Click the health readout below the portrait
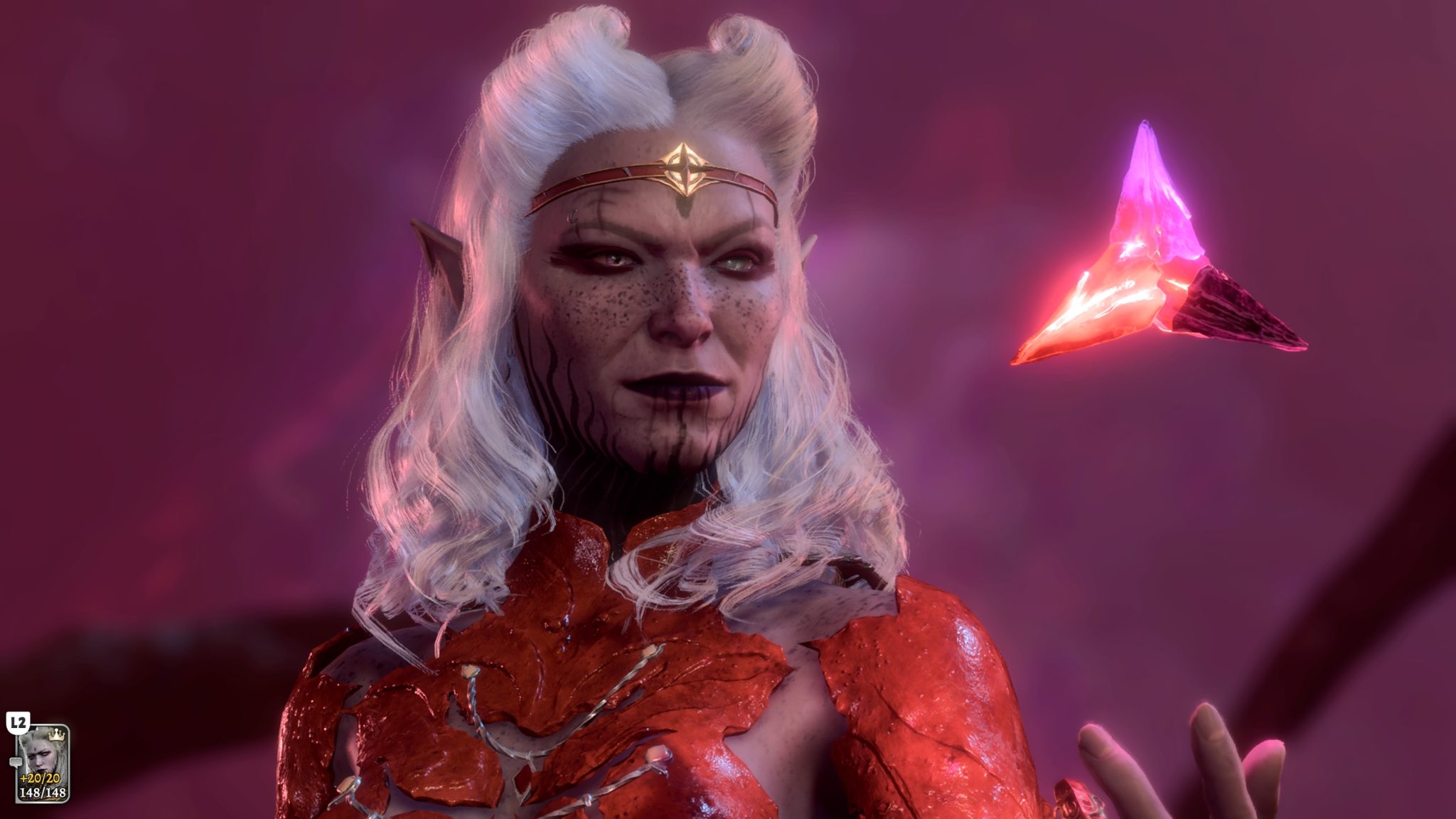Image resolution: width=1456 pixels, height=819 pixels. [43, 793]
